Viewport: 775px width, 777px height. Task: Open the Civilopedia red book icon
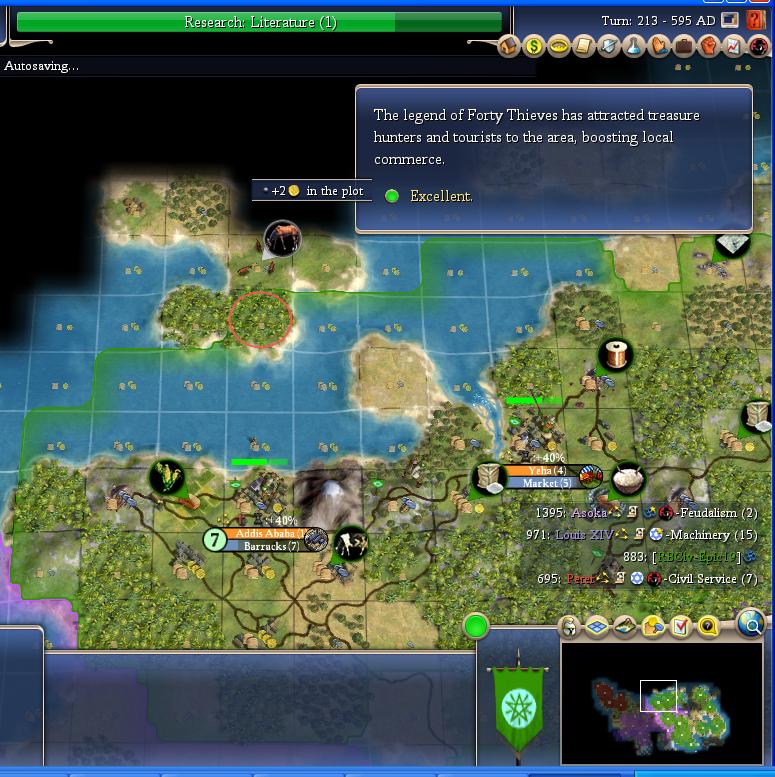756,20
